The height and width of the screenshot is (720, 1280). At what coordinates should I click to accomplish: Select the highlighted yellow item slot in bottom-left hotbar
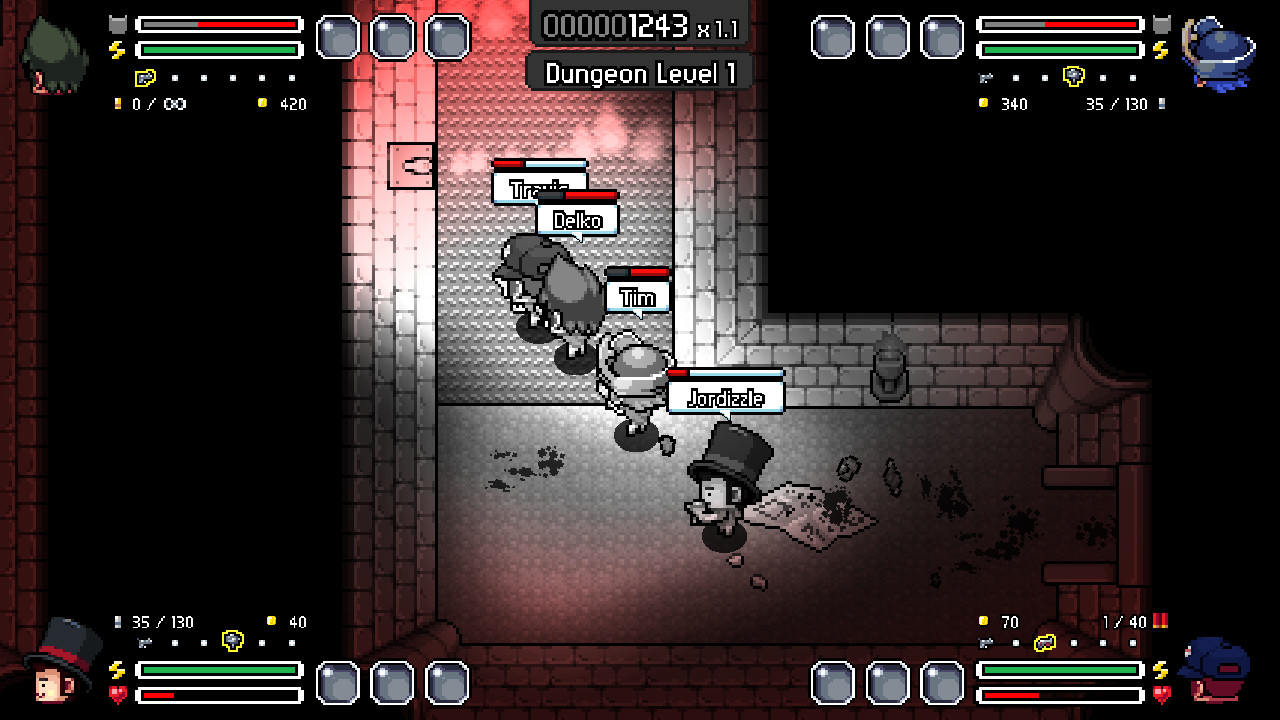(x=232, y=641)
